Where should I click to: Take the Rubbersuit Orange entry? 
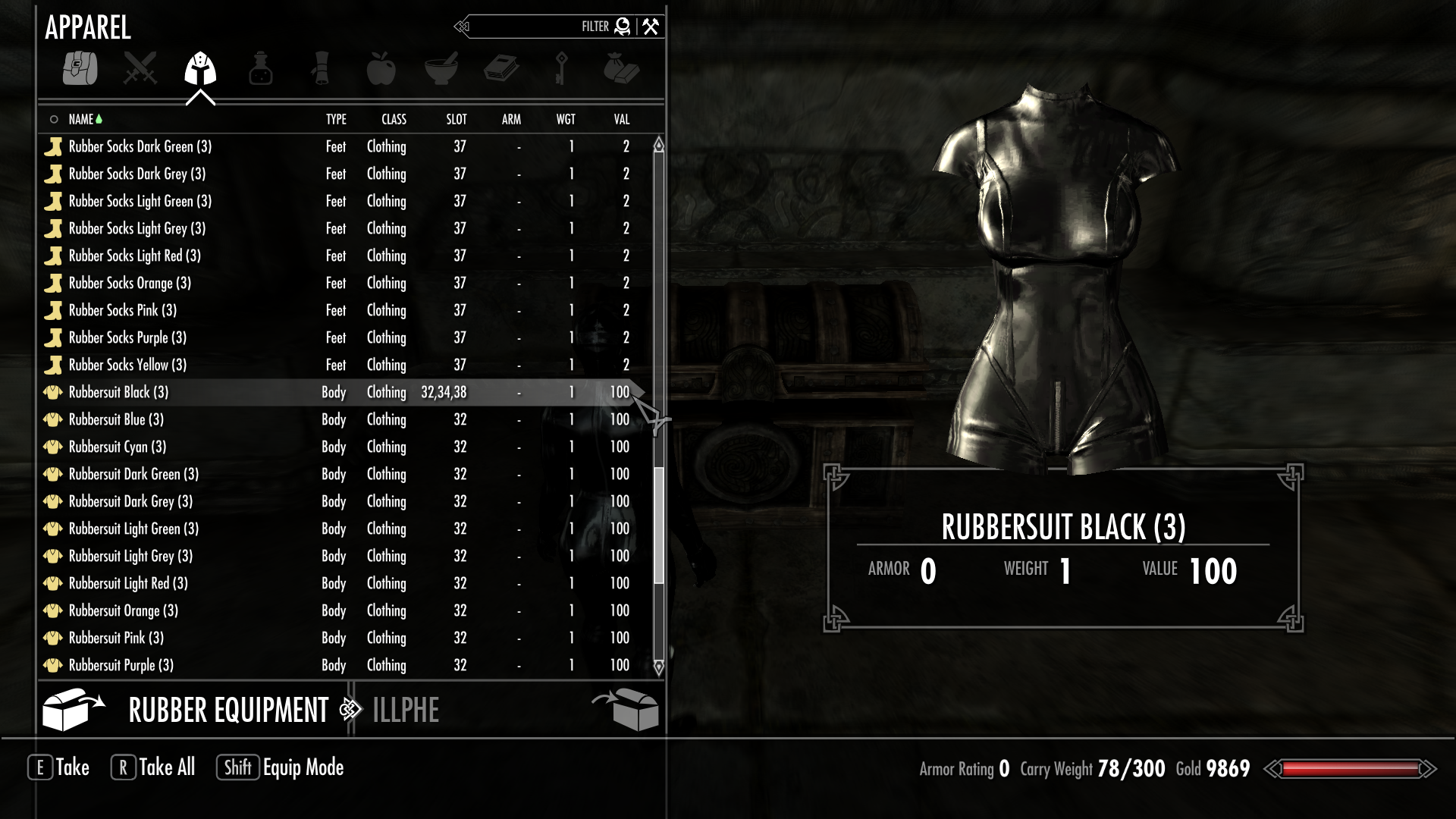pyautogui.click(x=124, y=610)
